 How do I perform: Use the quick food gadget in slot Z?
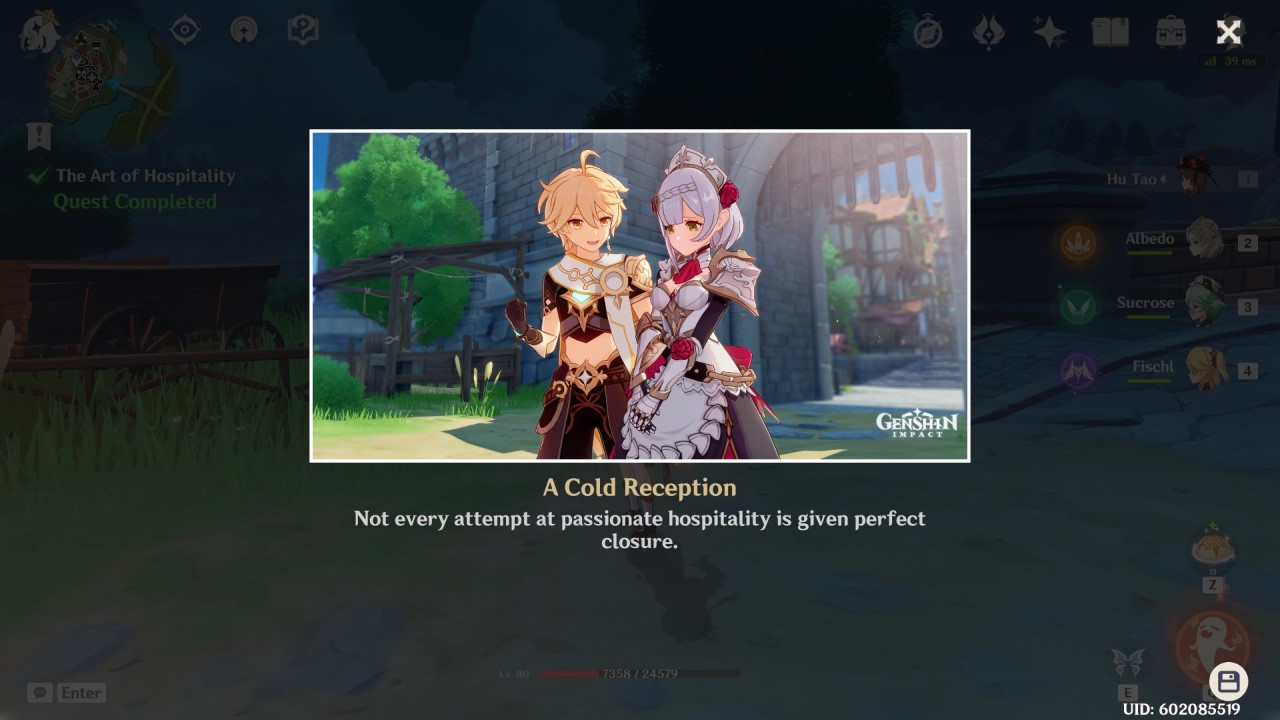[x=1212, y=548]
